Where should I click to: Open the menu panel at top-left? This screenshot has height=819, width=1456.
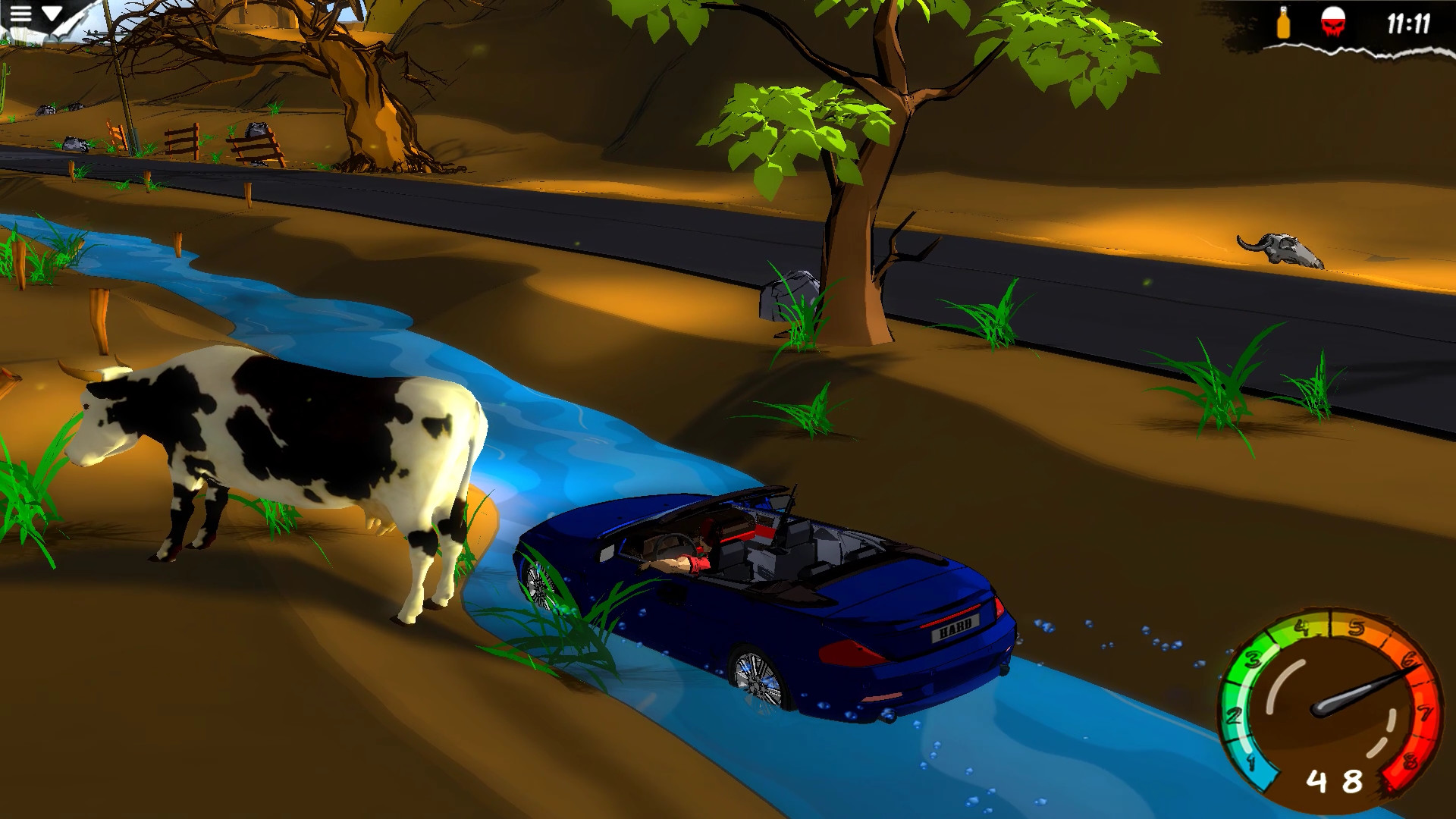[21, 15]
